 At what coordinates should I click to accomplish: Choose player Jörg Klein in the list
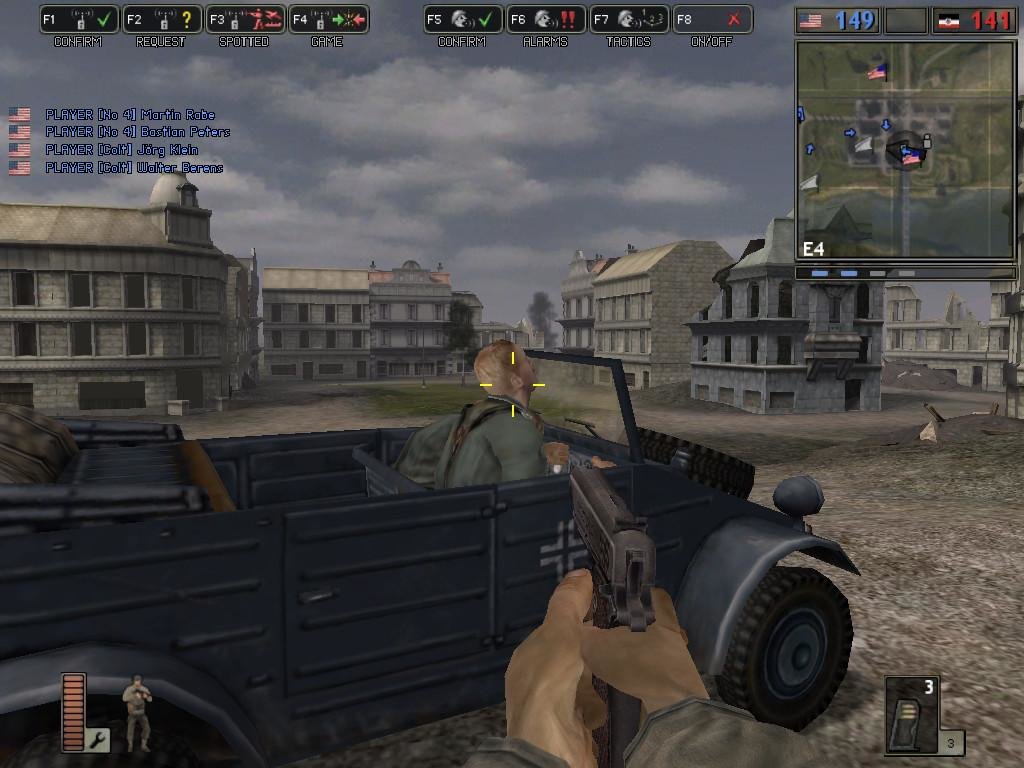(x=121, y=150)
